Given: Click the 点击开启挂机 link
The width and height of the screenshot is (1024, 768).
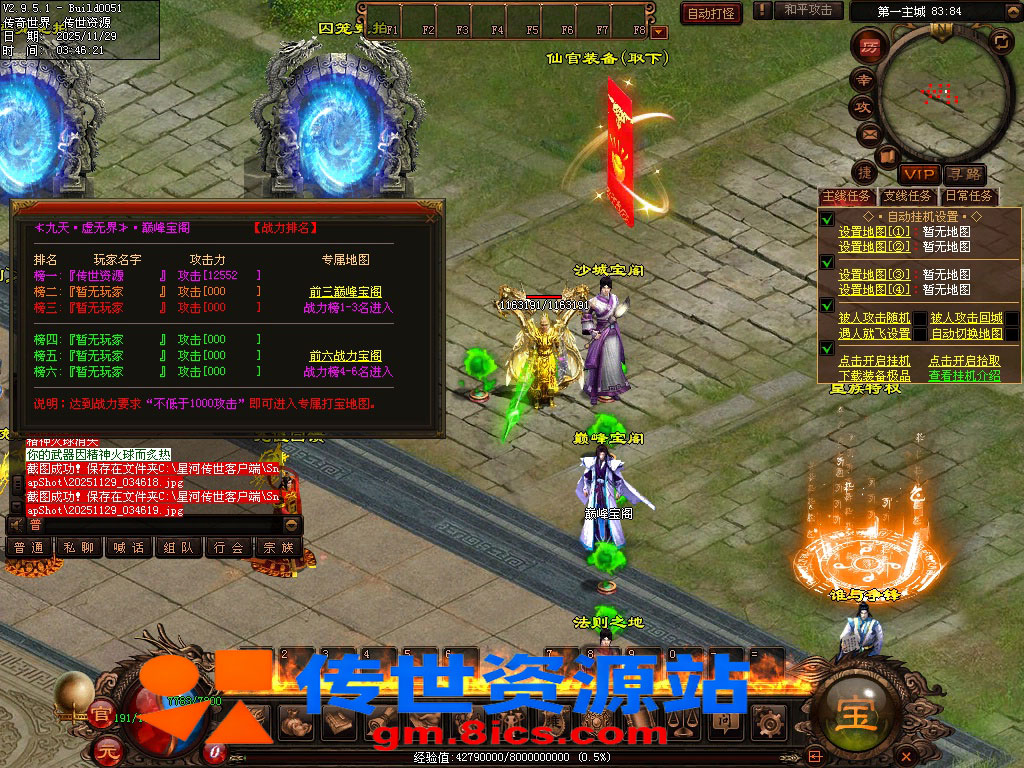Looking at the screenshot, I should click(x=874, y=361).
